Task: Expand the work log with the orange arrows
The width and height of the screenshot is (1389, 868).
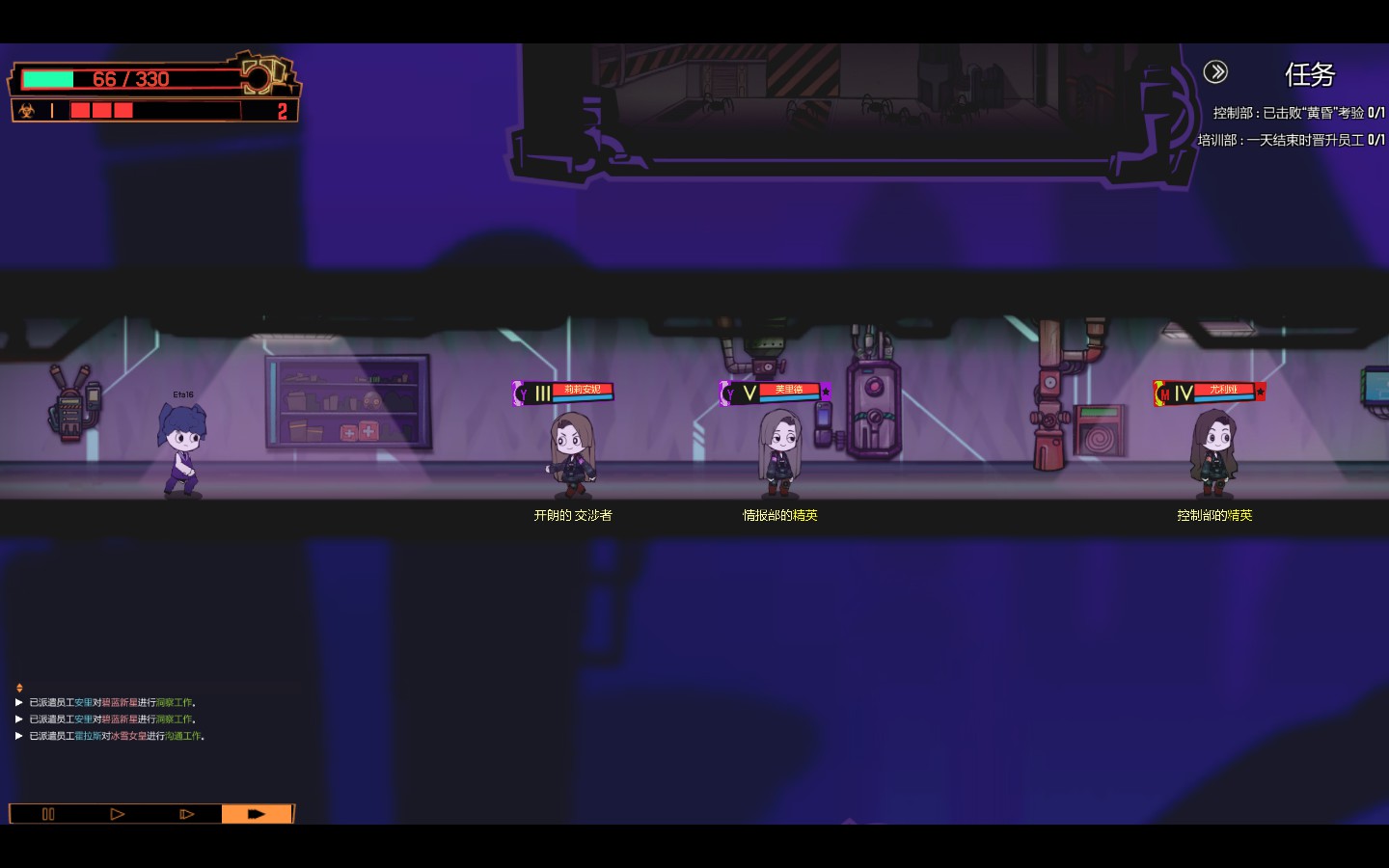Action: click(x=19, y=688)
